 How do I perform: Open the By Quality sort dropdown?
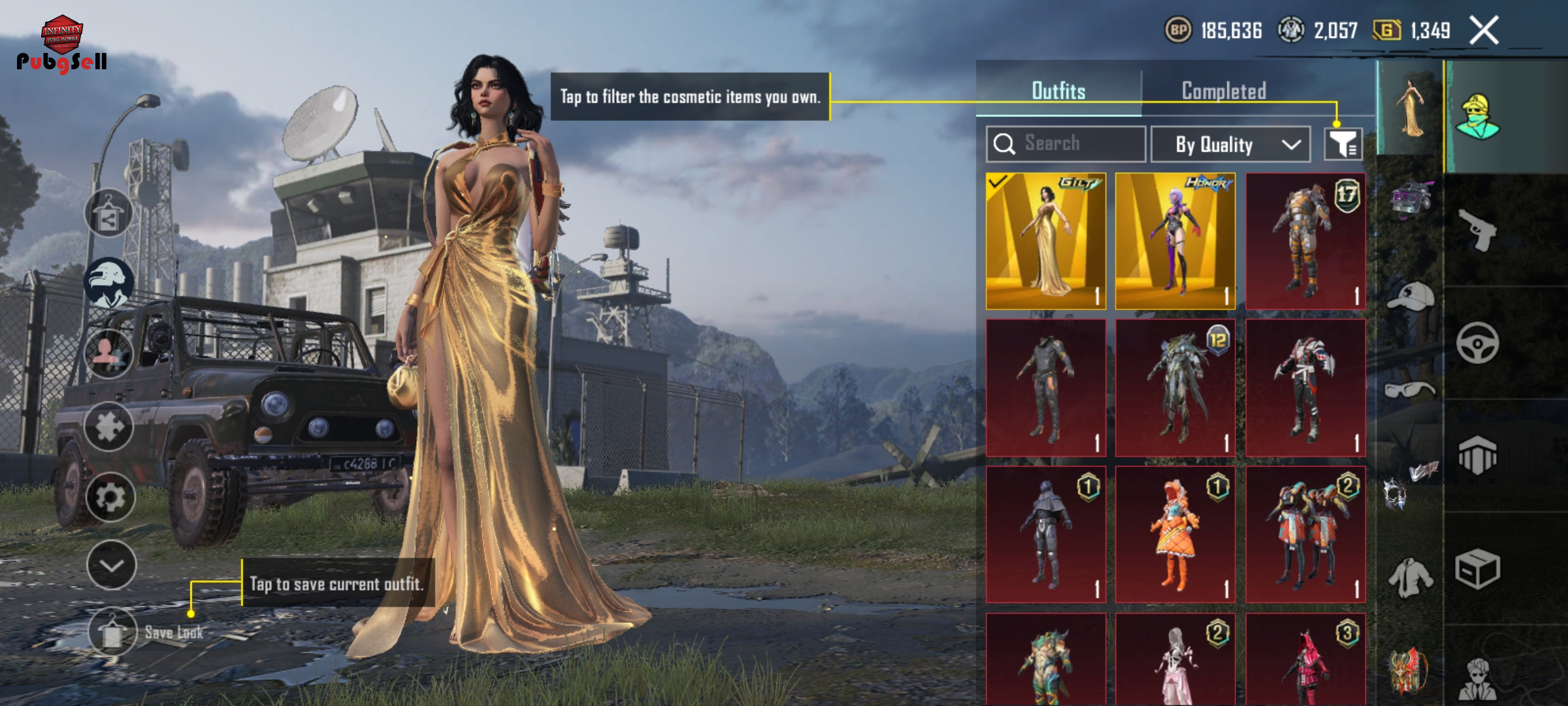(1230, 144)
